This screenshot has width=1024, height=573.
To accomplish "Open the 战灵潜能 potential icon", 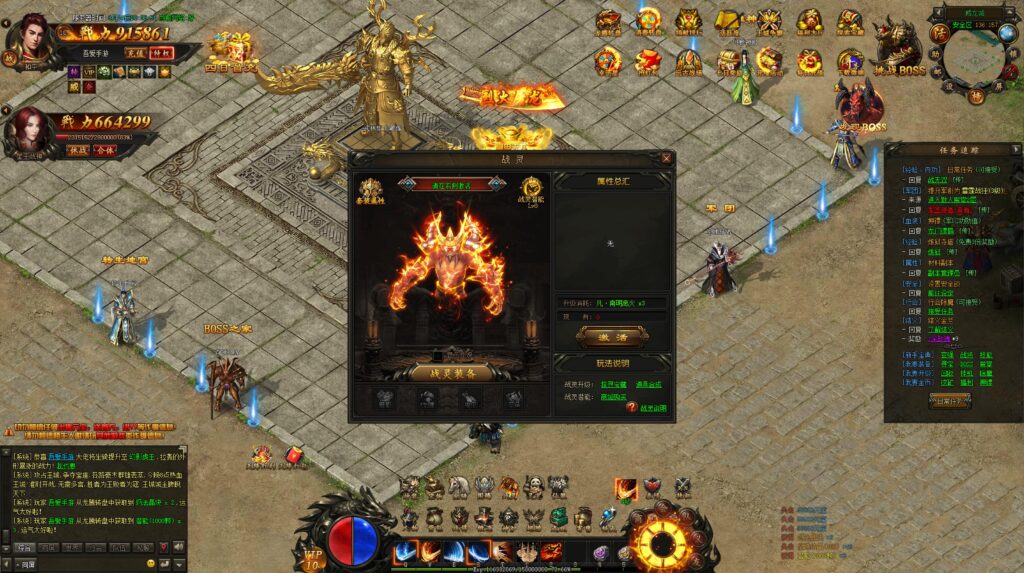I will pos(531,191).
